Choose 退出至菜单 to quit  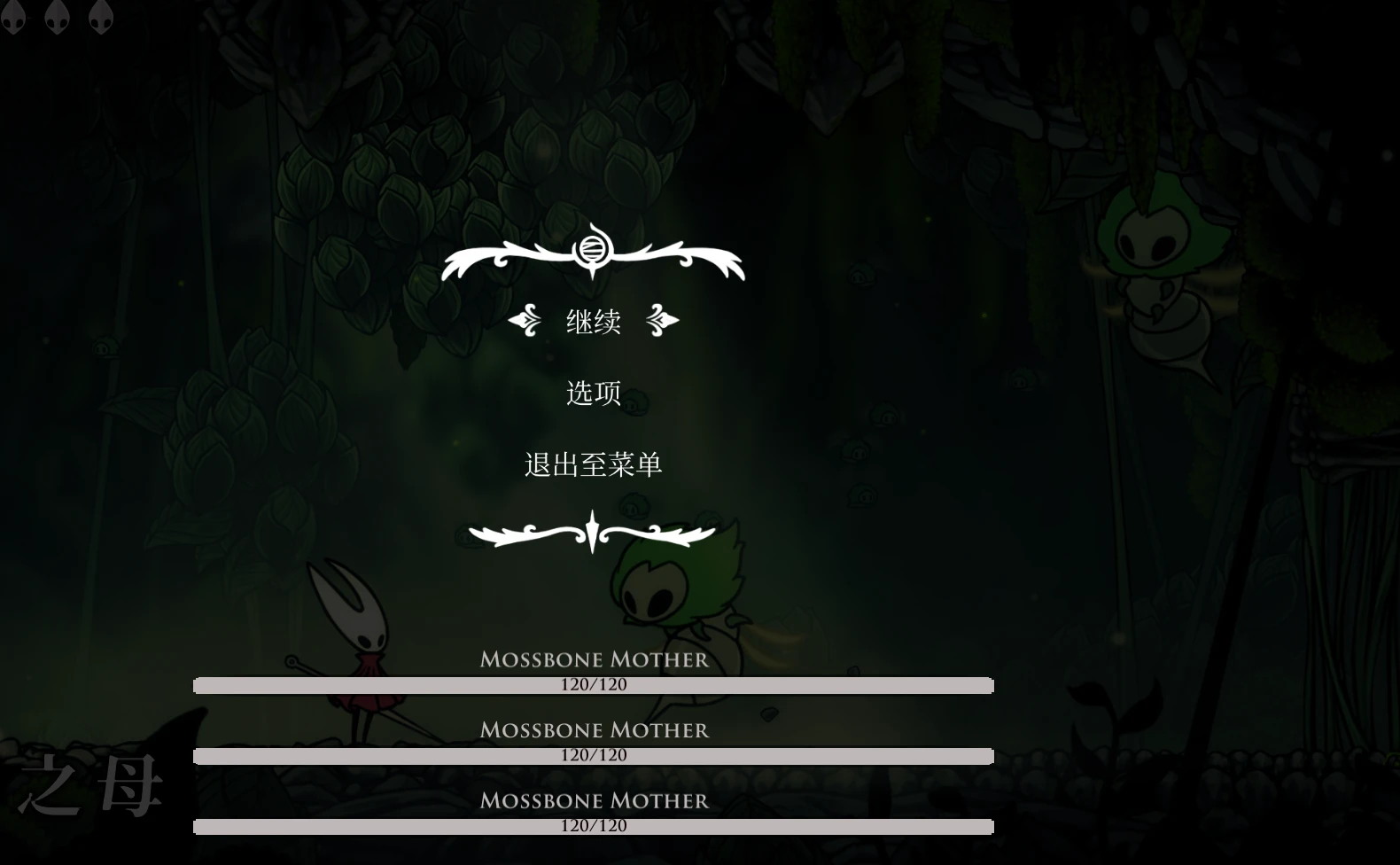[593, 463]
